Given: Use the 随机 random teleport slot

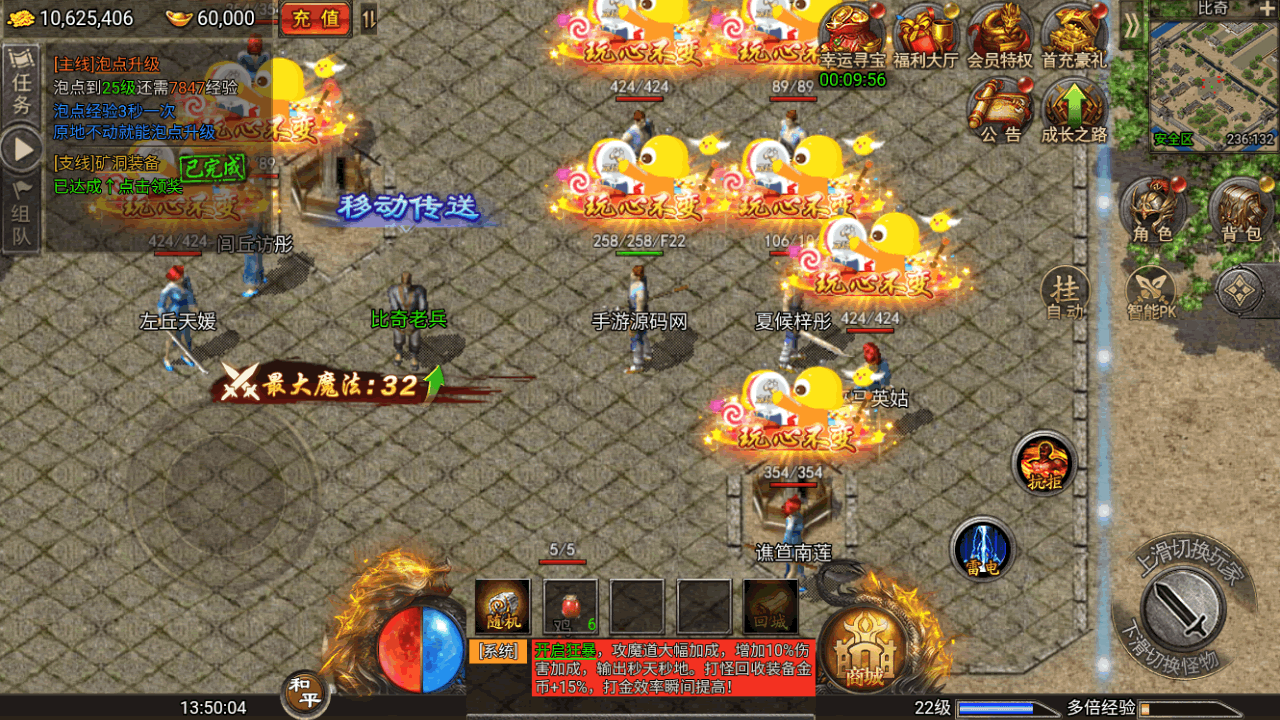Looking at the screenshot, I should [x=502, y=606].
